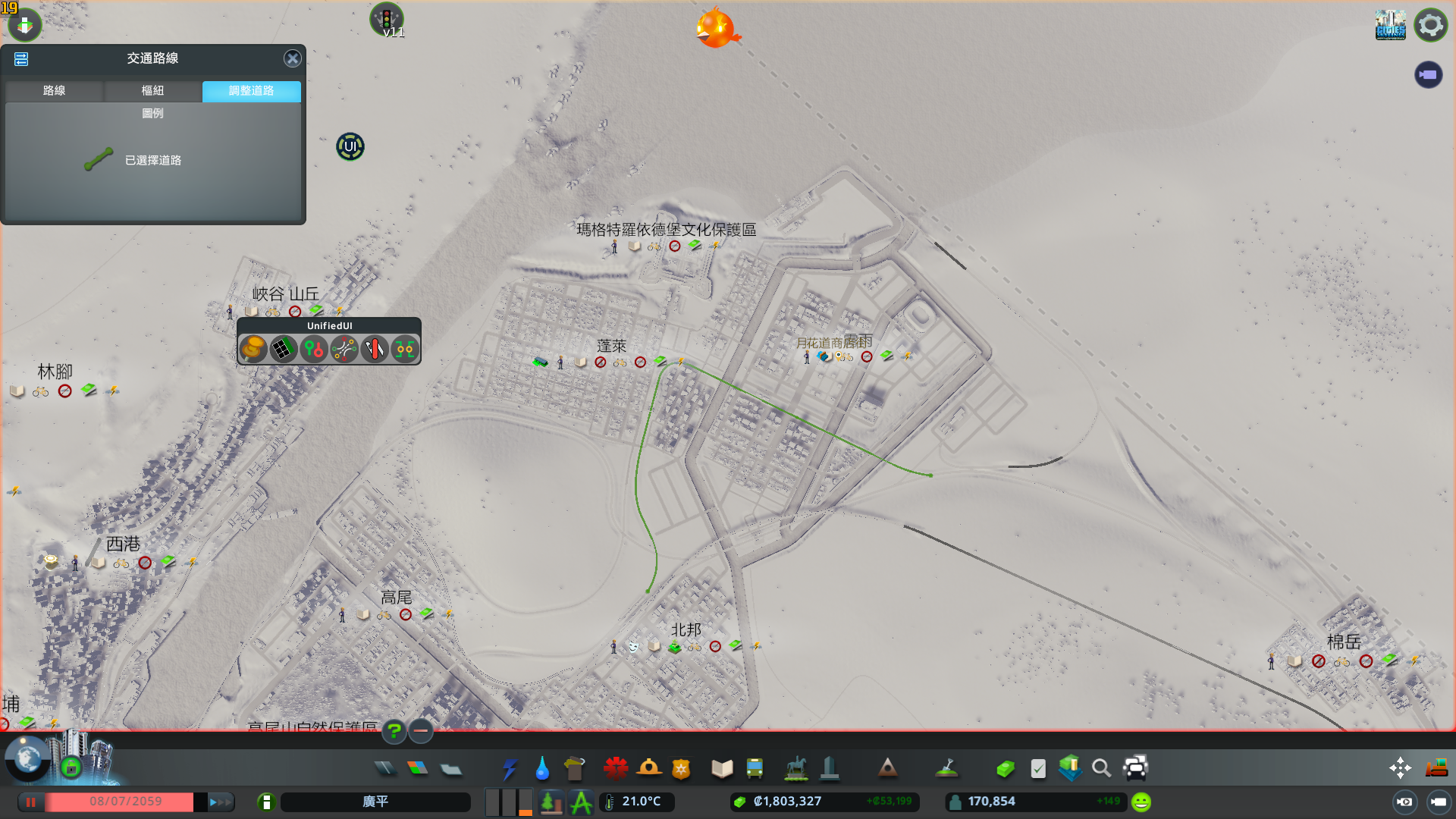Toggle the pause button beside the date

31,802
